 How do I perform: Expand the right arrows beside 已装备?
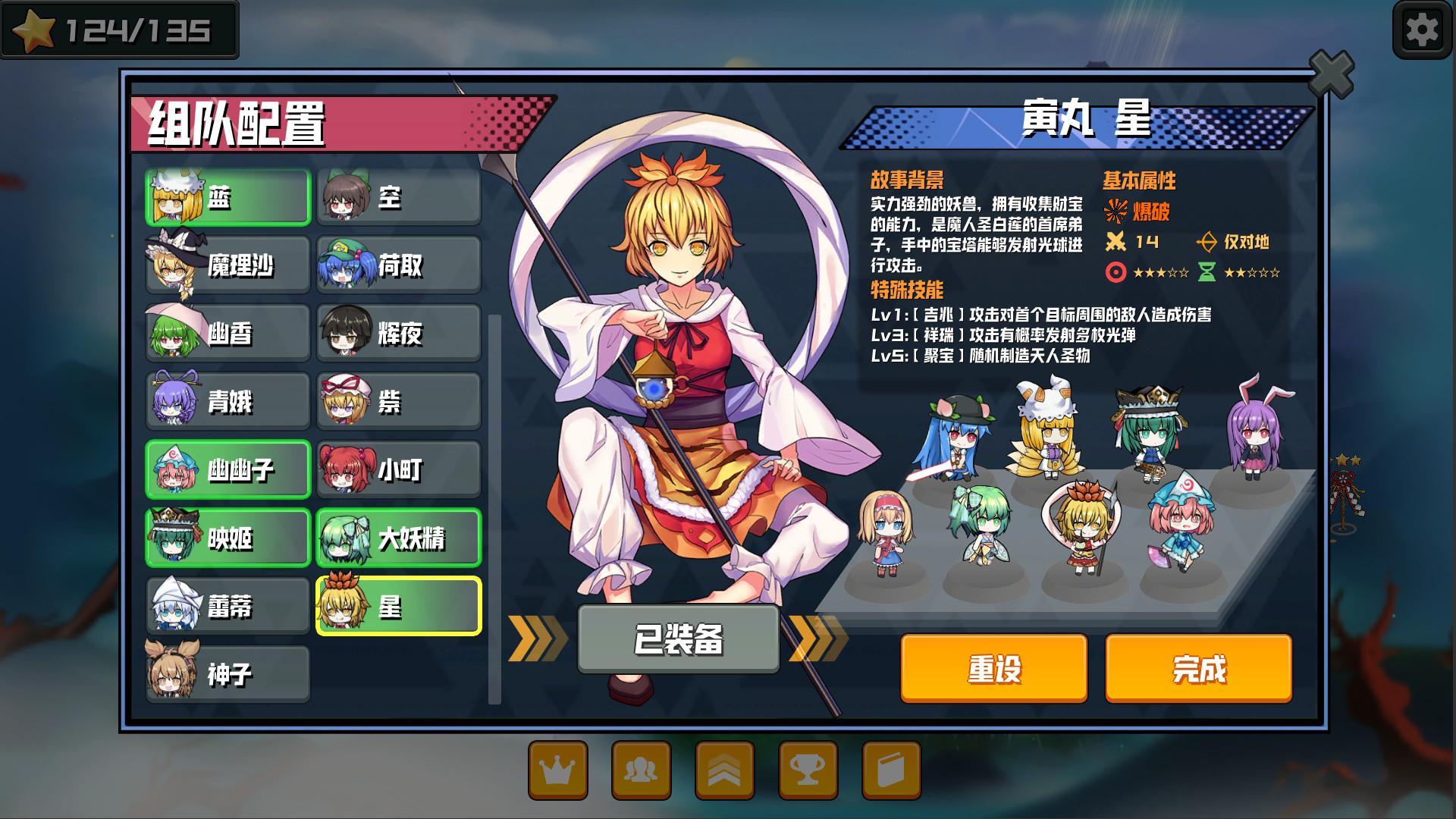point(821,639)
